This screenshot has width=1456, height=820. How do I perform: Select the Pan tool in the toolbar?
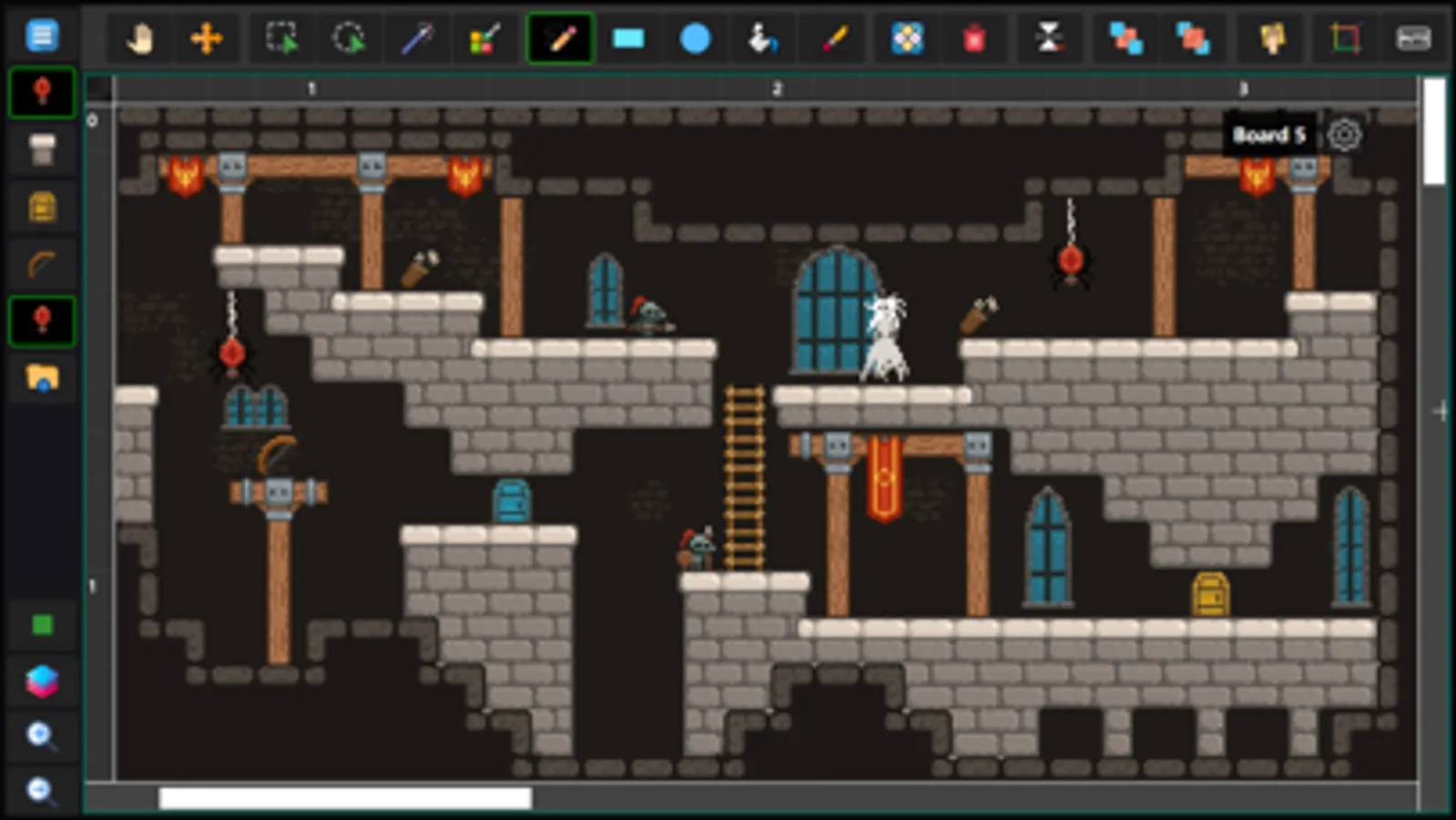138,38
